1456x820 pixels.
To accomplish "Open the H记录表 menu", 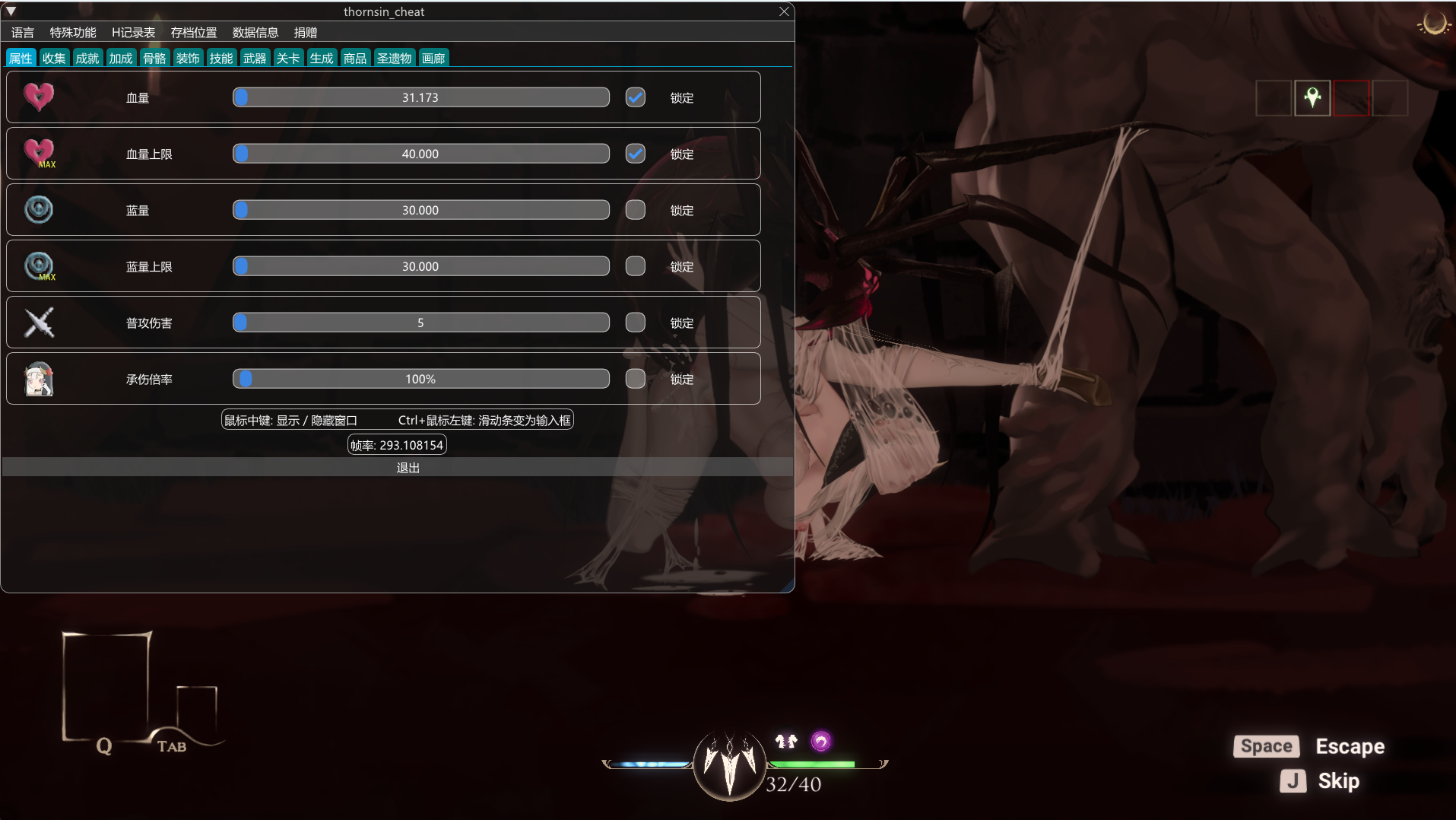I will pyautogui.click(x=133, y=33).
